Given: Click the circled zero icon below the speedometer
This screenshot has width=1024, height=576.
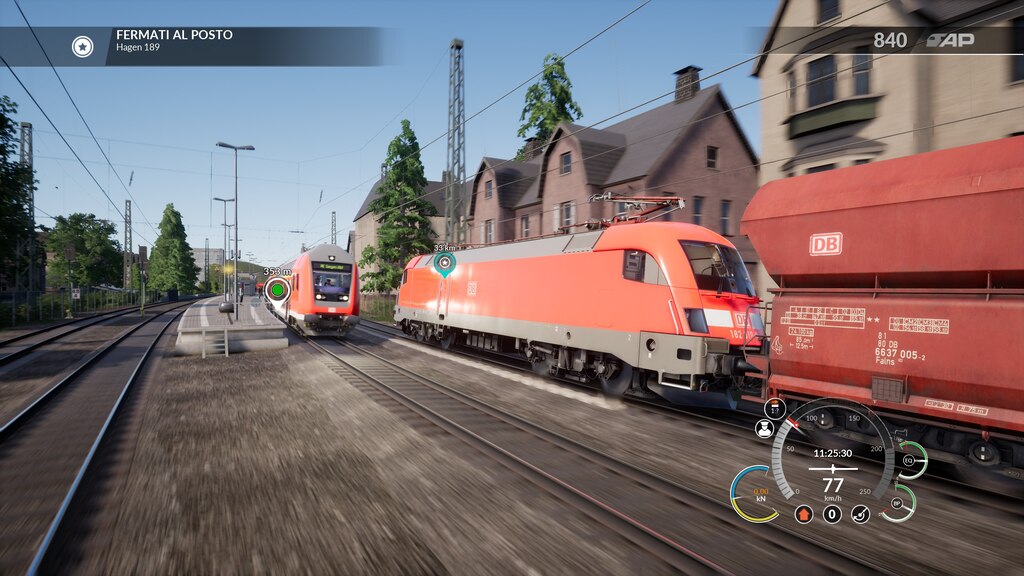Looking at the screenshot, I should [x=832, y=514].
